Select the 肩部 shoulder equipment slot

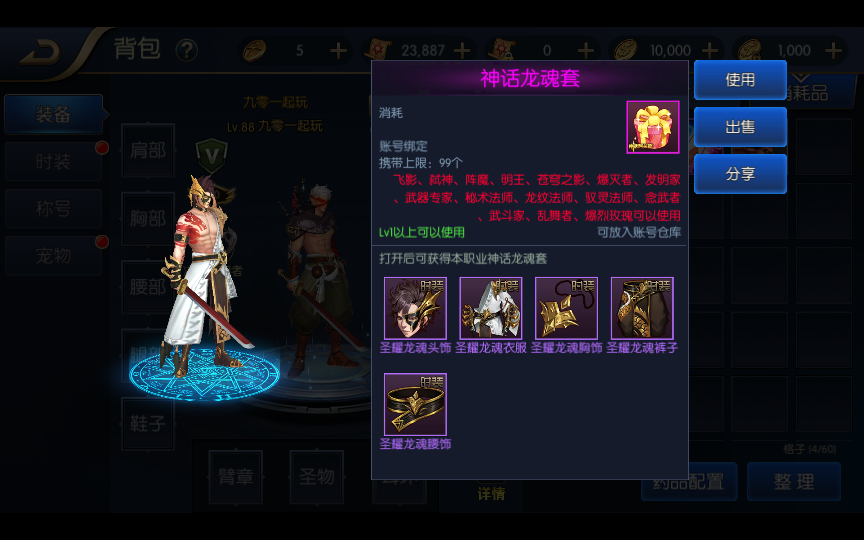tap(148, 150)
